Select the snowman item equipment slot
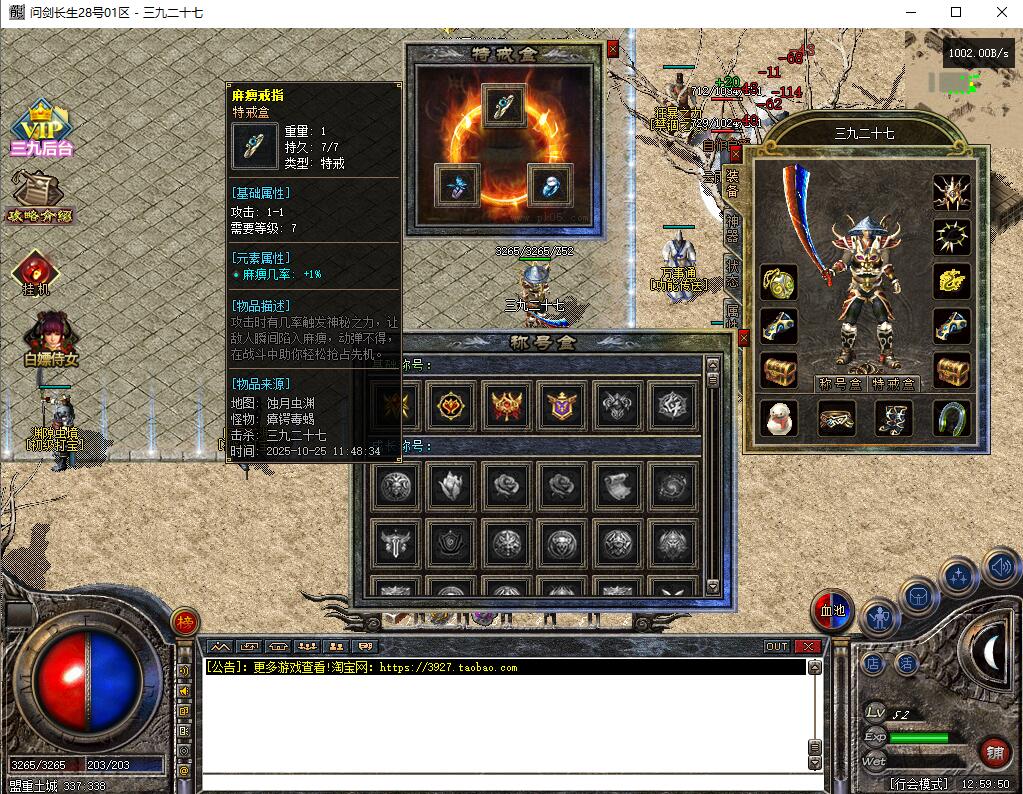 tap(779, 418)
